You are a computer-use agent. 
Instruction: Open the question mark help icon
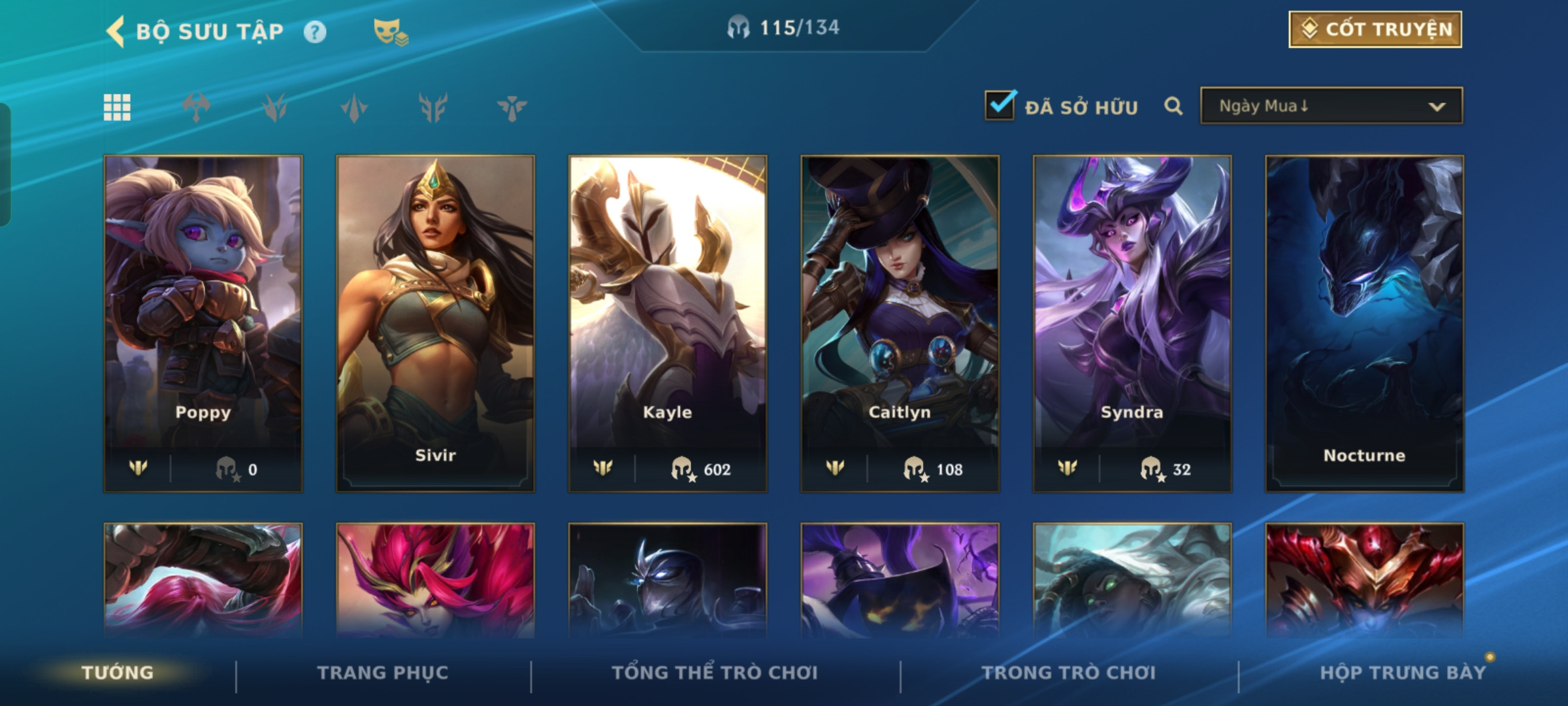coord(315,31)
